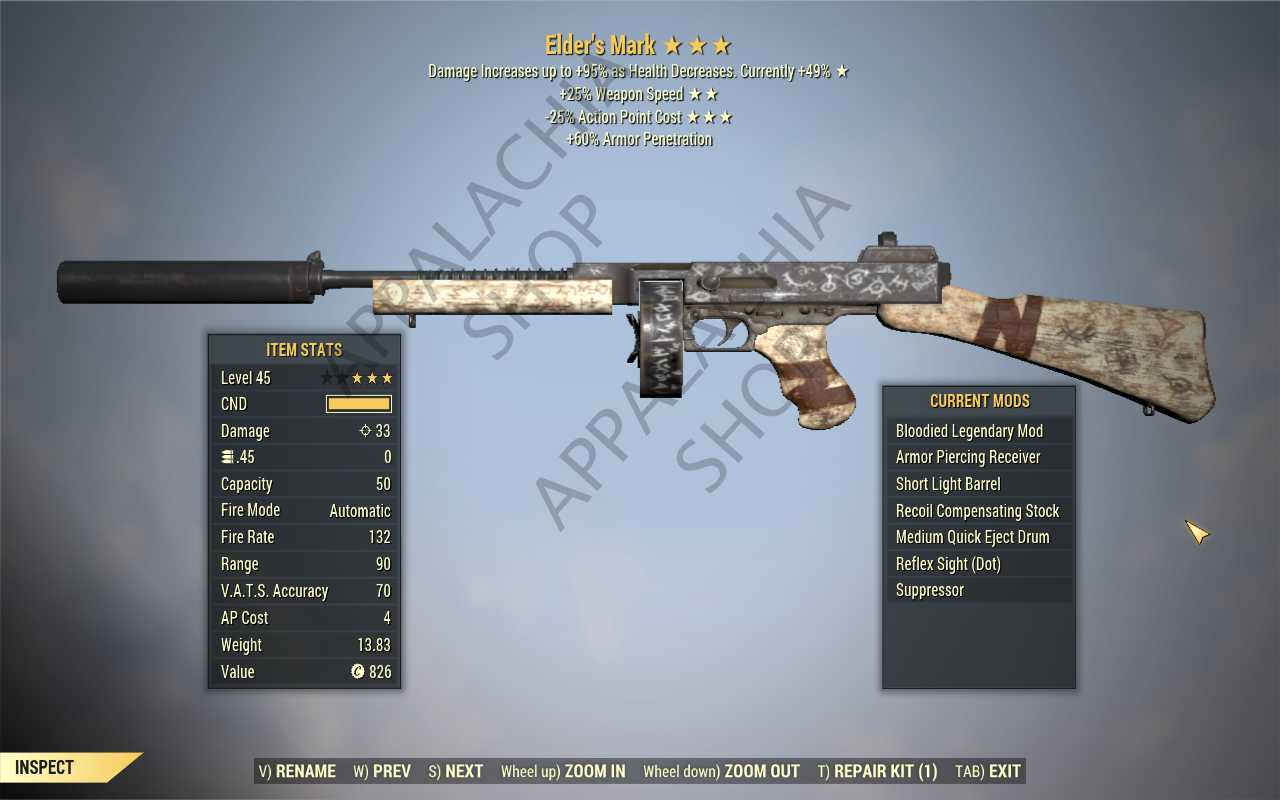Open the Current Mods panel header
The height and width of the screenshot is (800, 1280).
coord(978,401)
